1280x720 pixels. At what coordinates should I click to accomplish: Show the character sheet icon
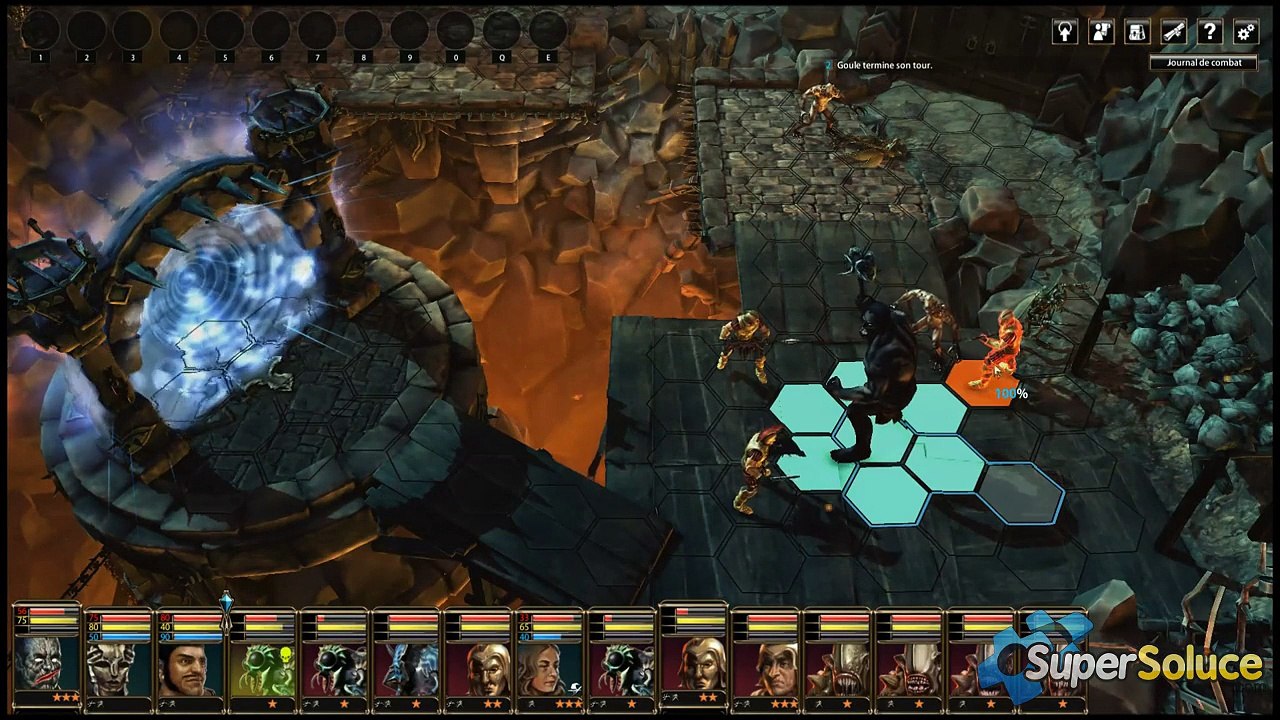click(1101, 32)
